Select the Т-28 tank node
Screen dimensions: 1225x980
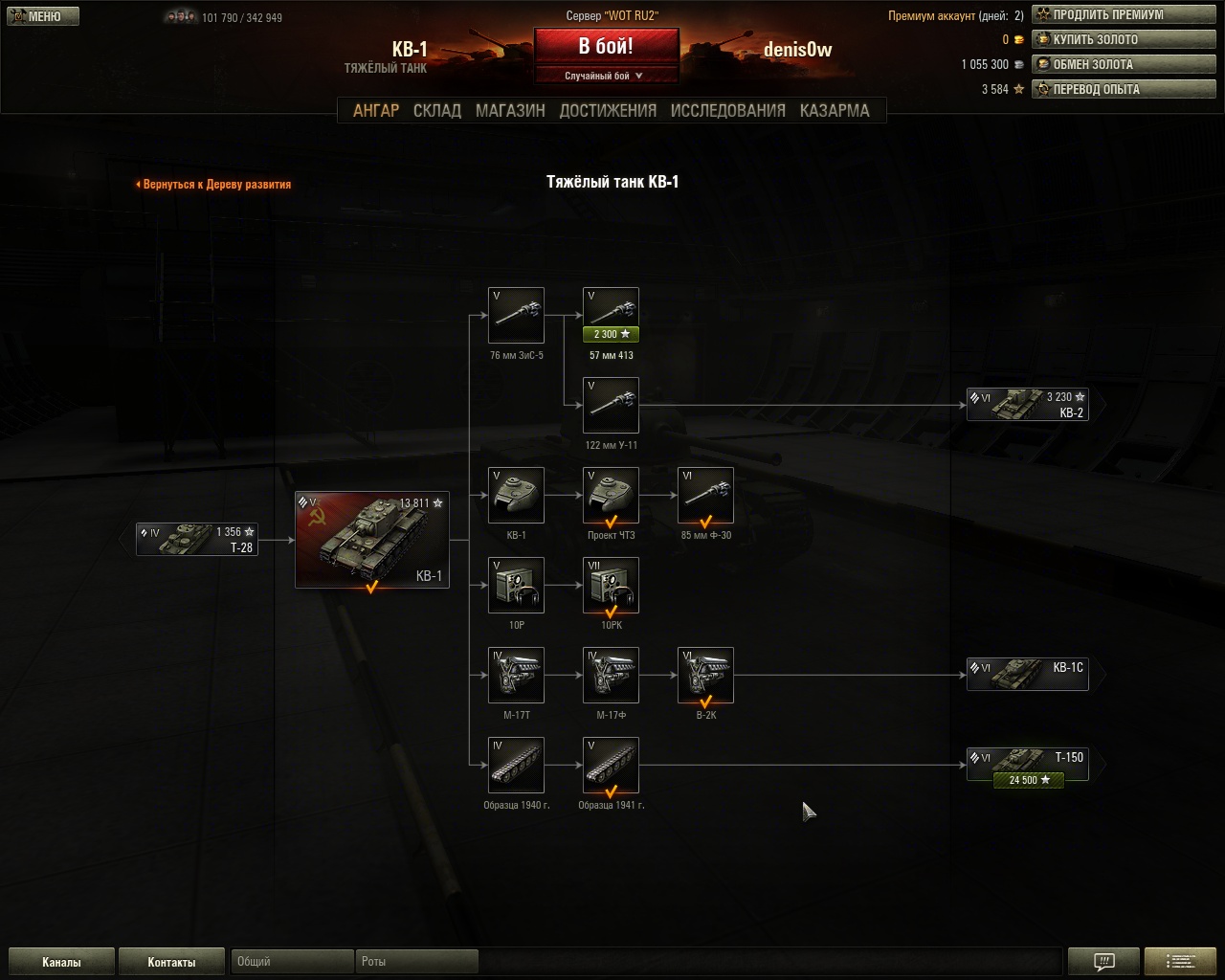(x=197, y=540)
